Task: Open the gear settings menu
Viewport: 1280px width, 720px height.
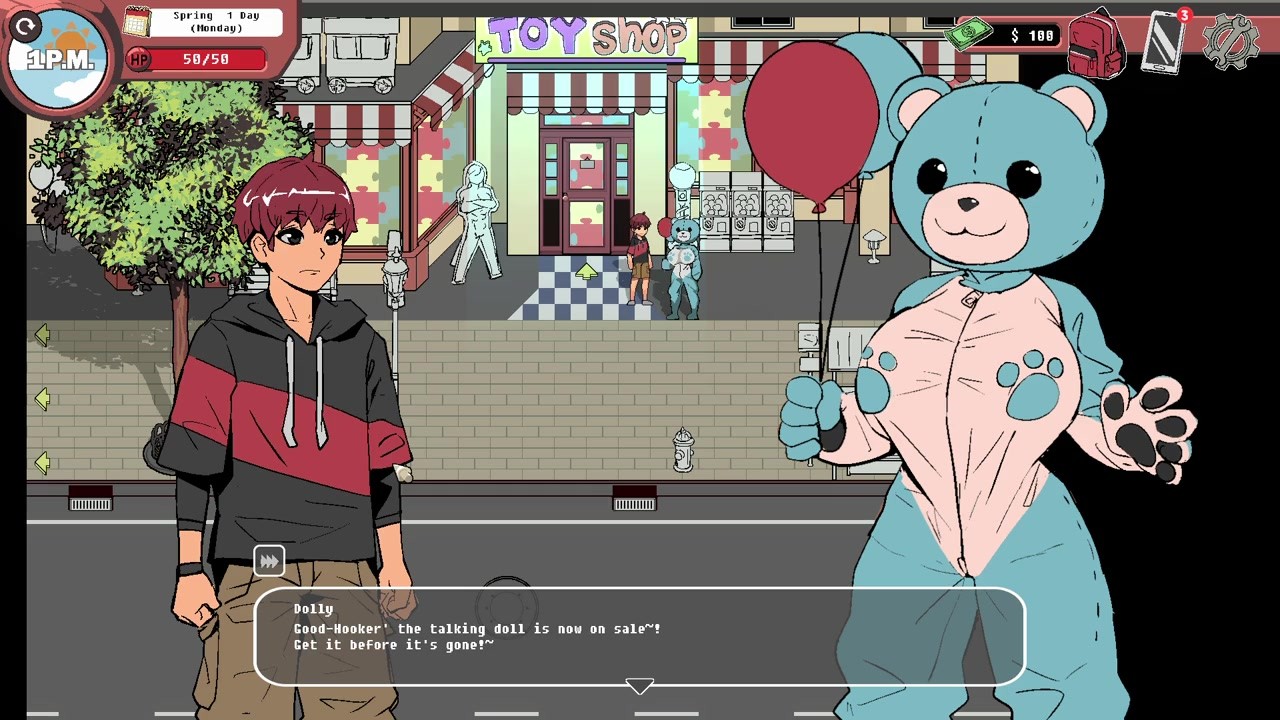Action: point(1229,41)
